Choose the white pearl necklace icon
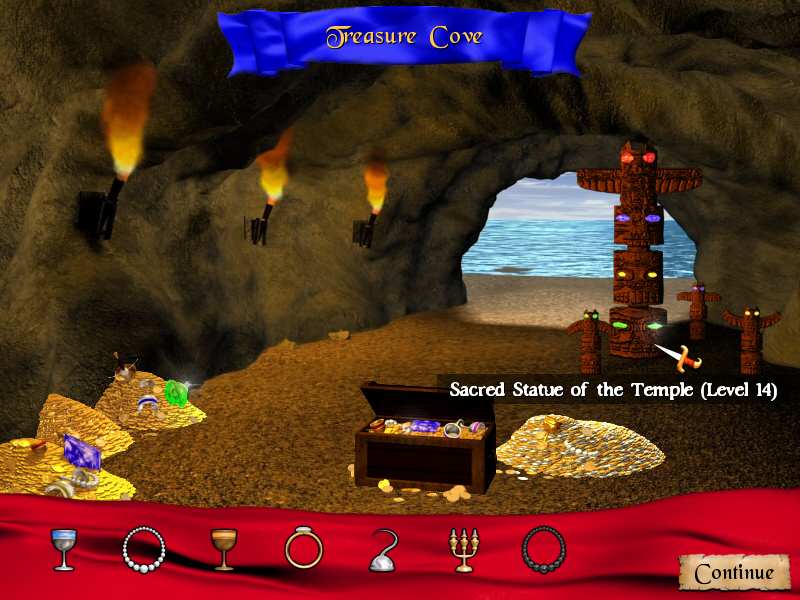This screenshot has height=600, width=800. [x=143, y=548]
